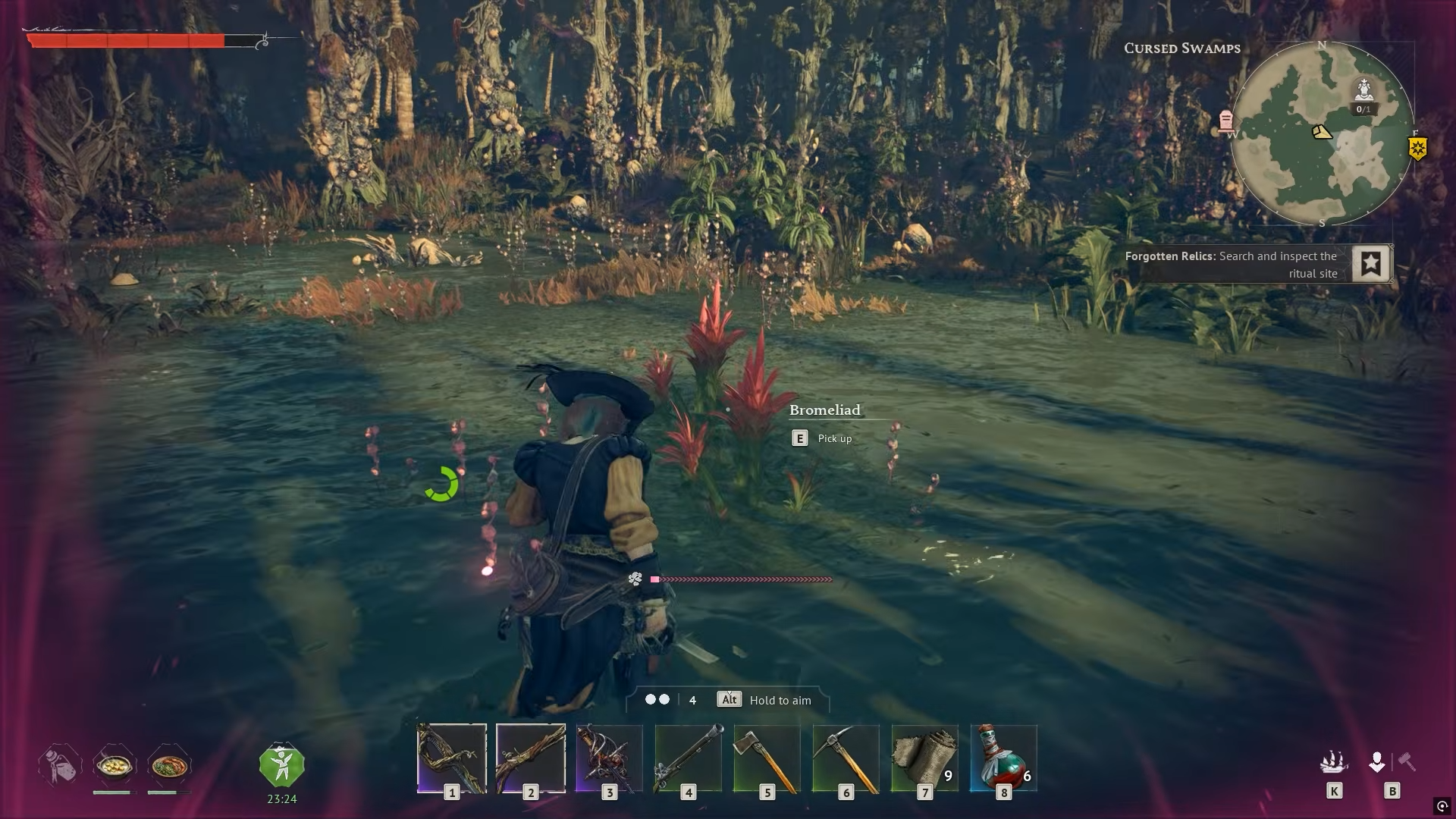This screenshot has height=819, width=1456.
Task: Click the empty potion bottle buff slot
Action: (59, 766)
